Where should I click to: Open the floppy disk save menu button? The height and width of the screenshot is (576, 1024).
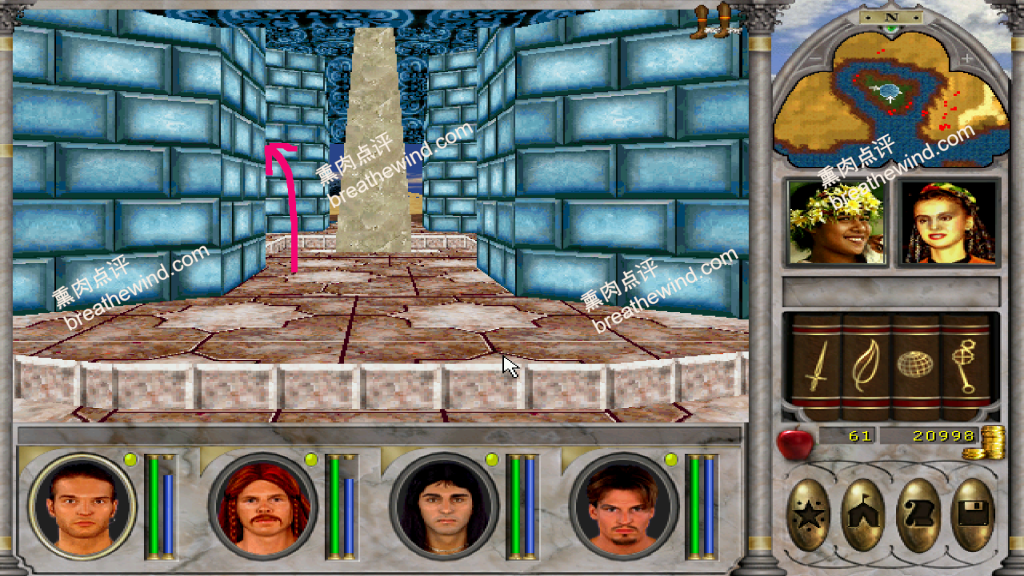click(x=971, y=514)
